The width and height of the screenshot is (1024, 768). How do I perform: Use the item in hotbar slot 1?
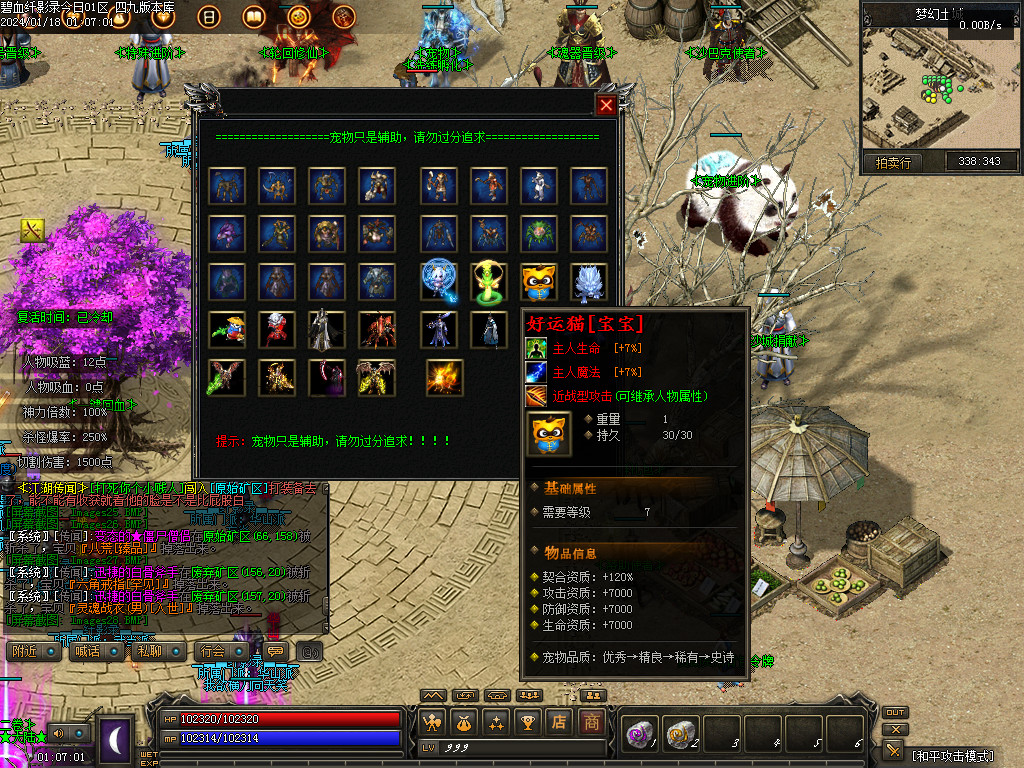[639, 734]
